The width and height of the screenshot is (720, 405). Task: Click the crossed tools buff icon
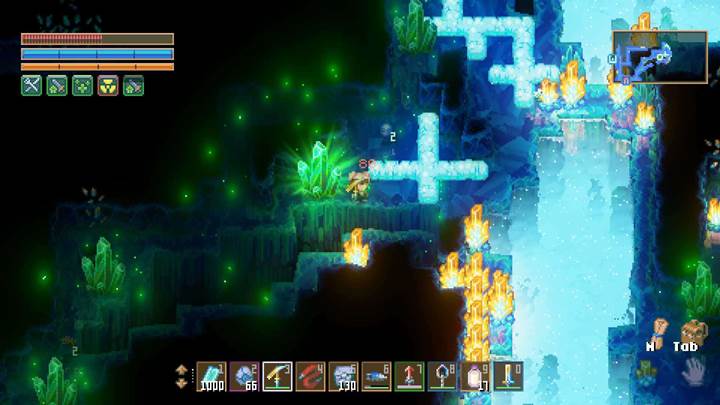click(x=32, y=86)
